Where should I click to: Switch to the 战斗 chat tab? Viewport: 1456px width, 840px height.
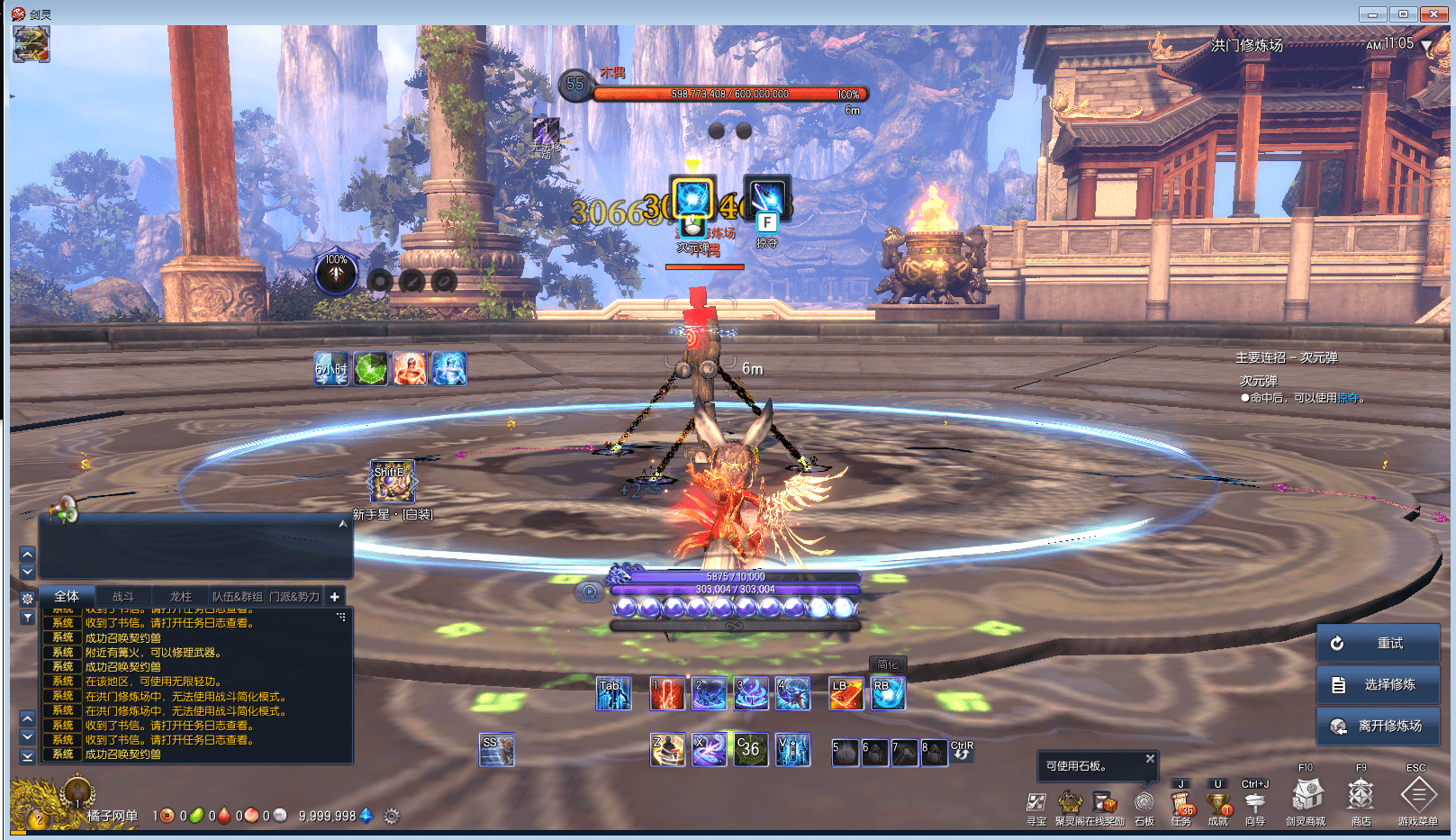[122, 596]
